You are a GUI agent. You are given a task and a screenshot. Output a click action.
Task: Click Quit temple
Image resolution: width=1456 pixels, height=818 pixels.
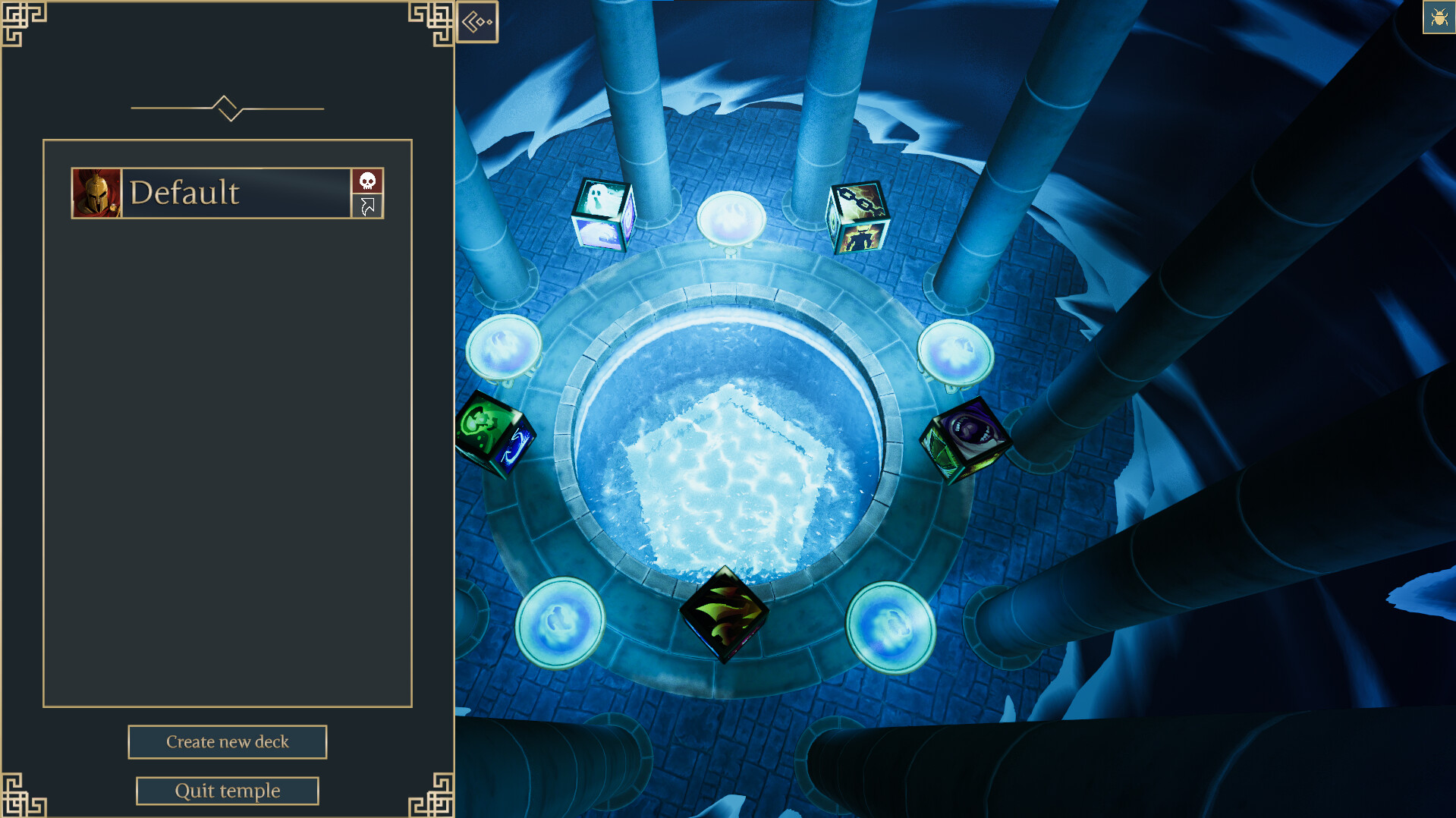point(227,790)
